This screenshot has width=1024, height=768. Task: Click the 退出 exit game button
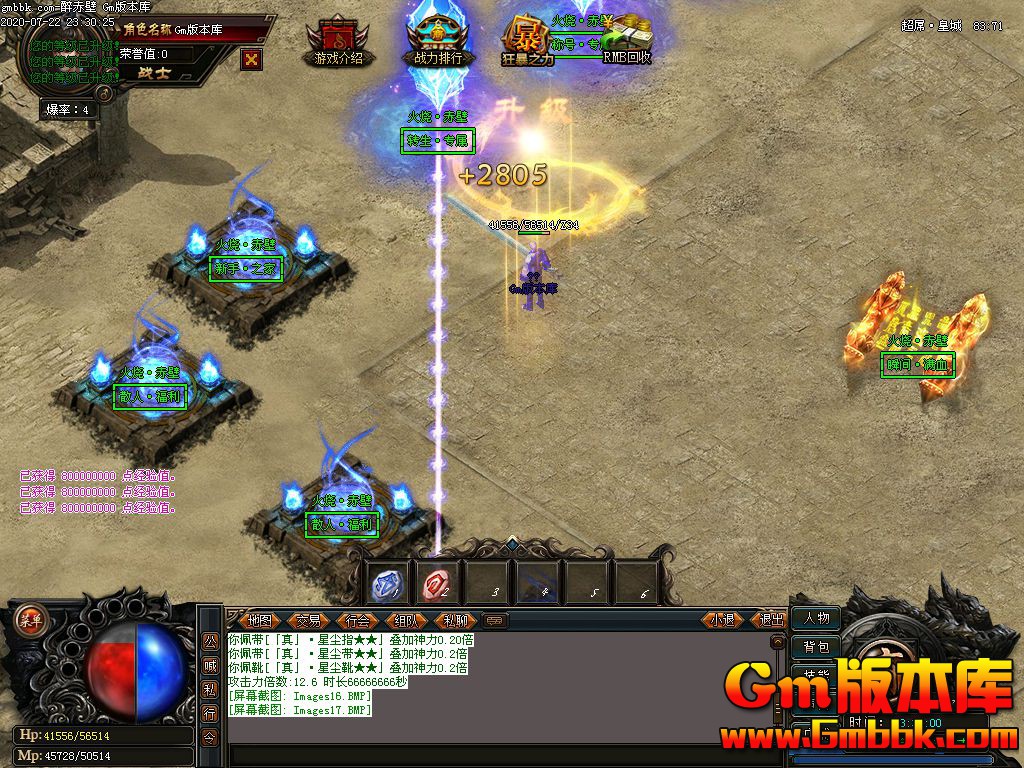[x=771, y=620]
